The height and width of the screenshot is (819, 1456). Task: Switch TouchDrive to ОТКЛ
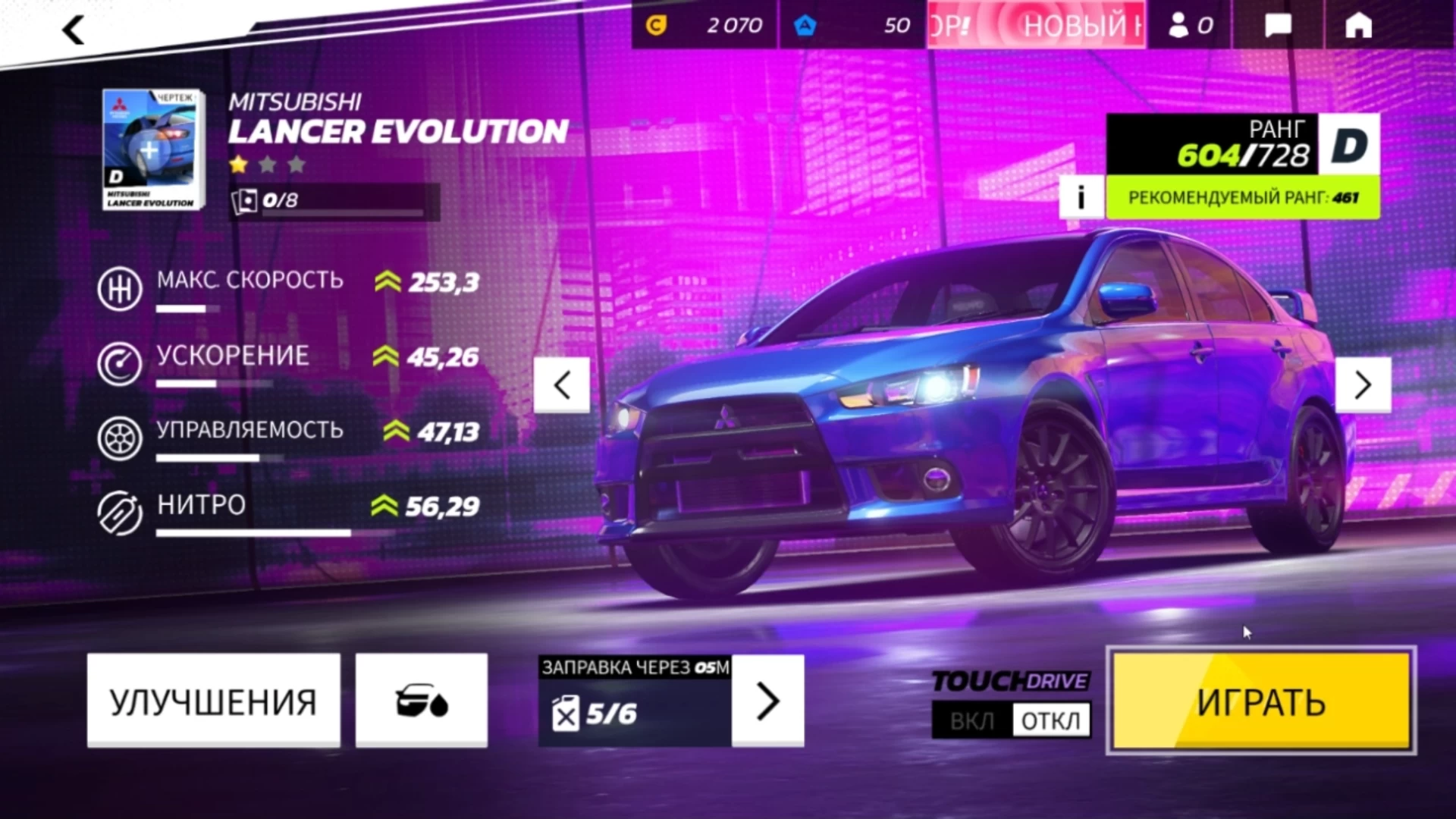pyautogui.click(x=1051, y=720)
